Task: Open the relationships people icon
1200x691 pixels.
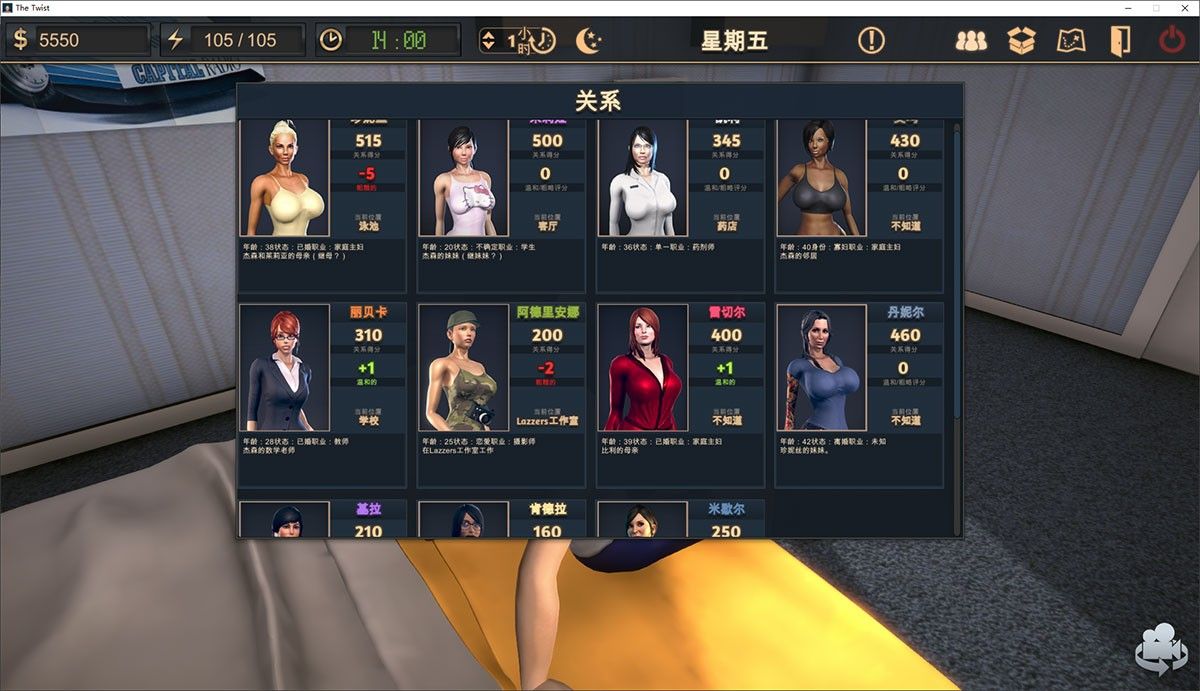Action: tap(970, 41)
